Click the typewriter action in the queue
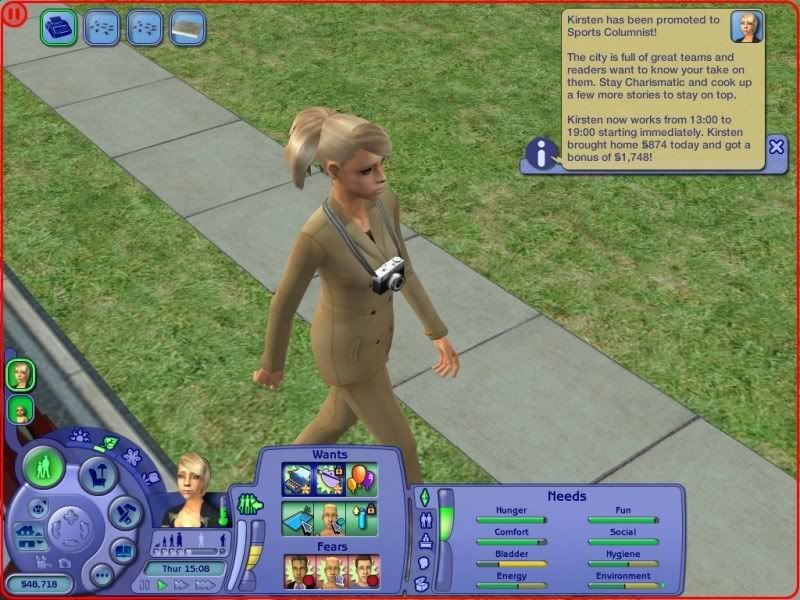800x600 pixels. pyautogui.click(x=59, y=27)
